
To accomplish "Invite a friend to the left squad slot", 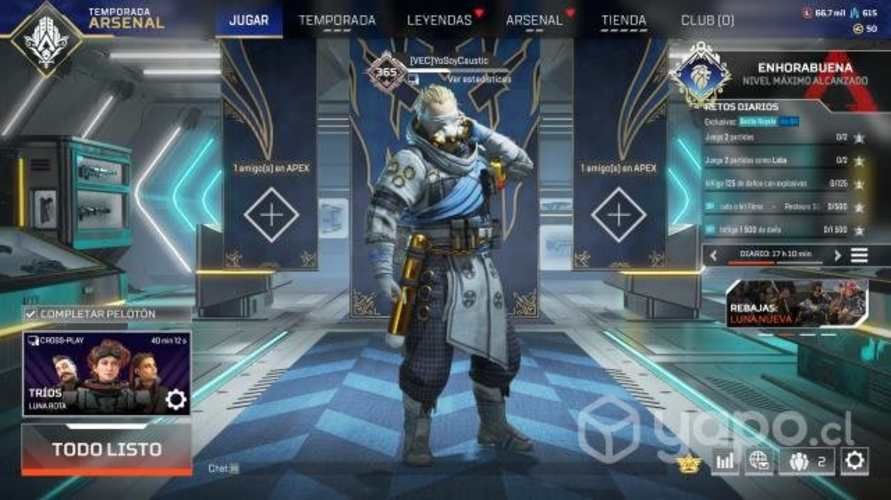I will [x=271, y=214].
